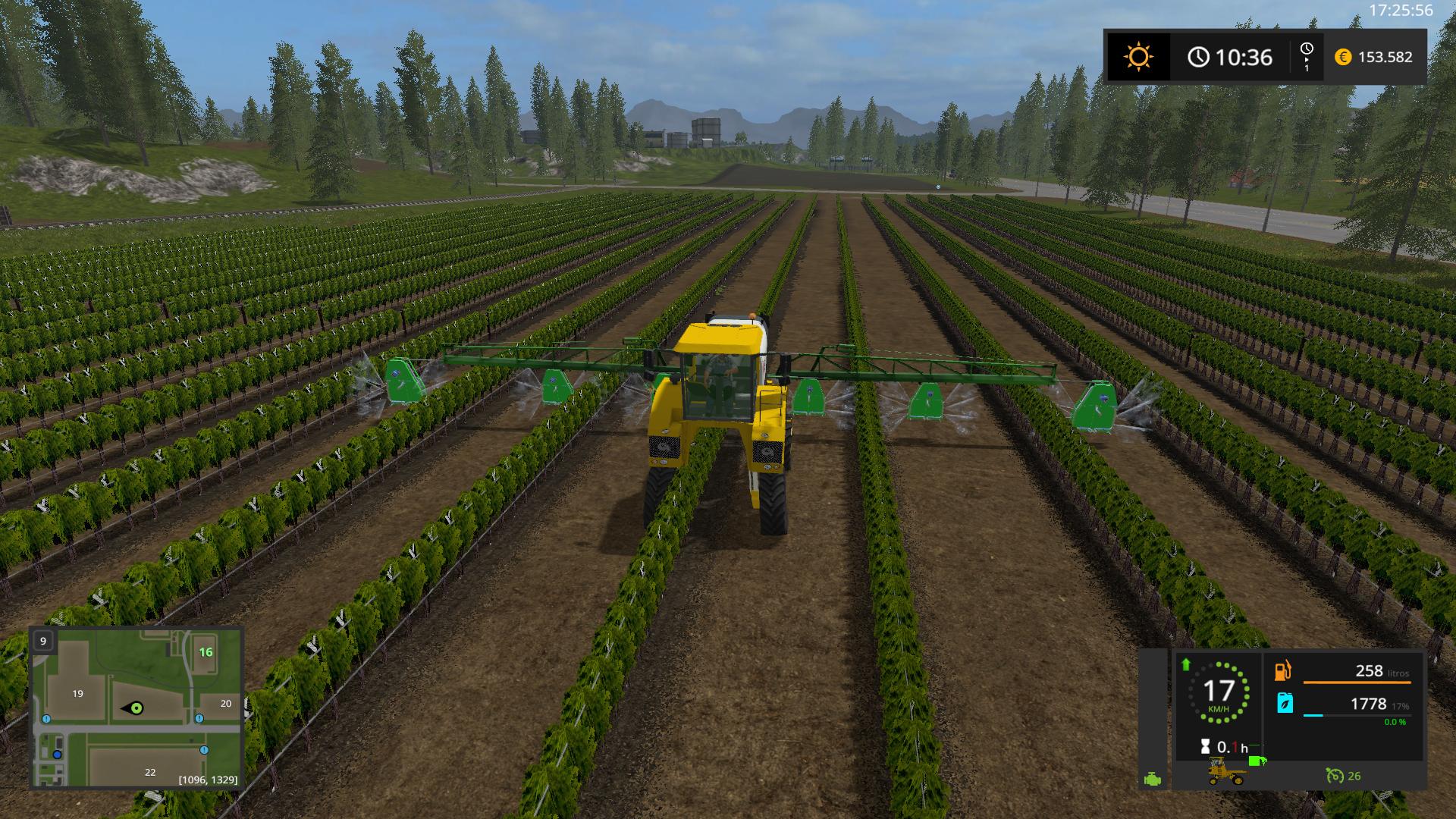Click the green sprayer tank attachment icon
The image size is (1456, 819).
pos(1257,761)
